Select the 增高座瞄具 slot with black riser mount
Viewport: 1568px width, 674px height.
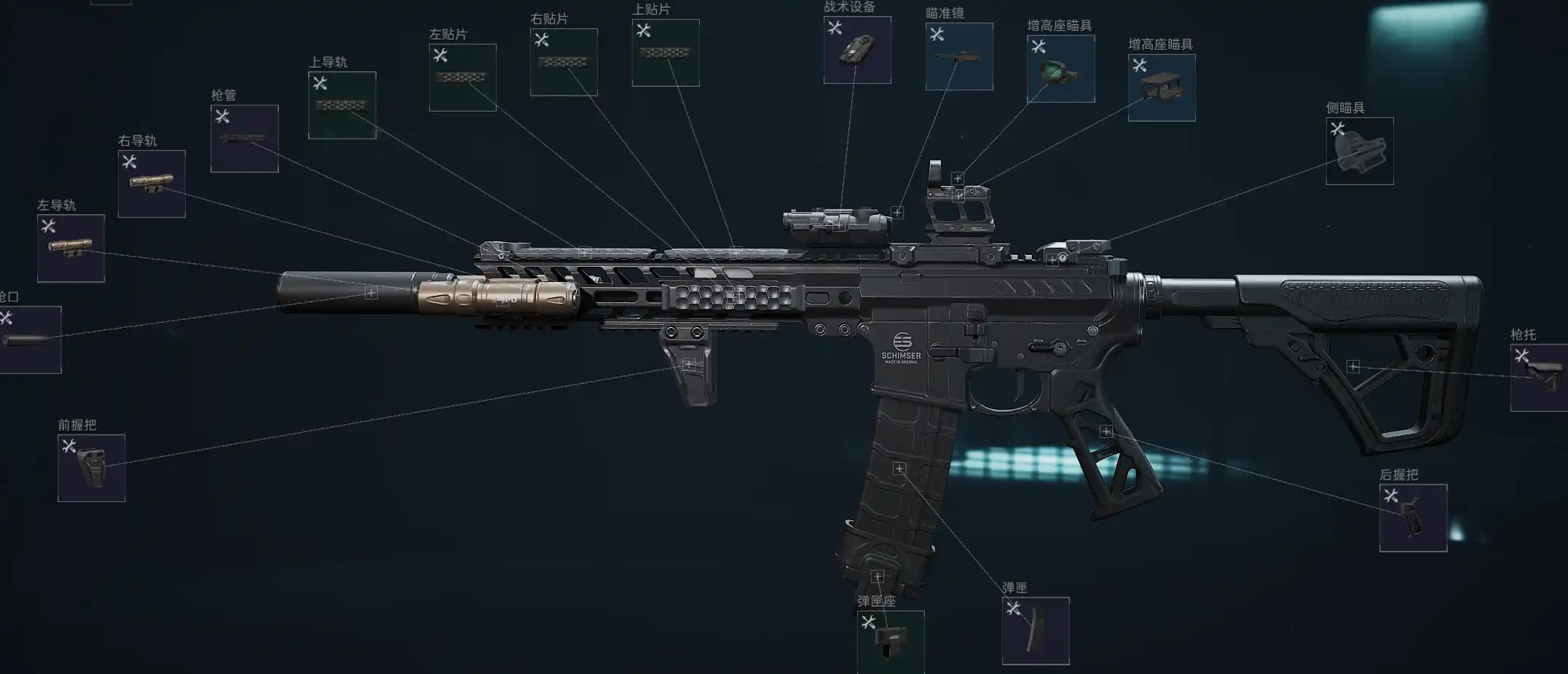[1162, 87]
